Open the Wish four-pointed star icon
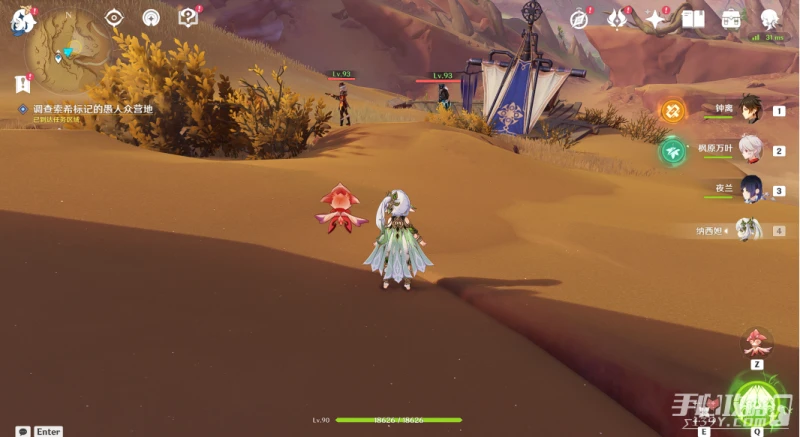 (656, 18)
